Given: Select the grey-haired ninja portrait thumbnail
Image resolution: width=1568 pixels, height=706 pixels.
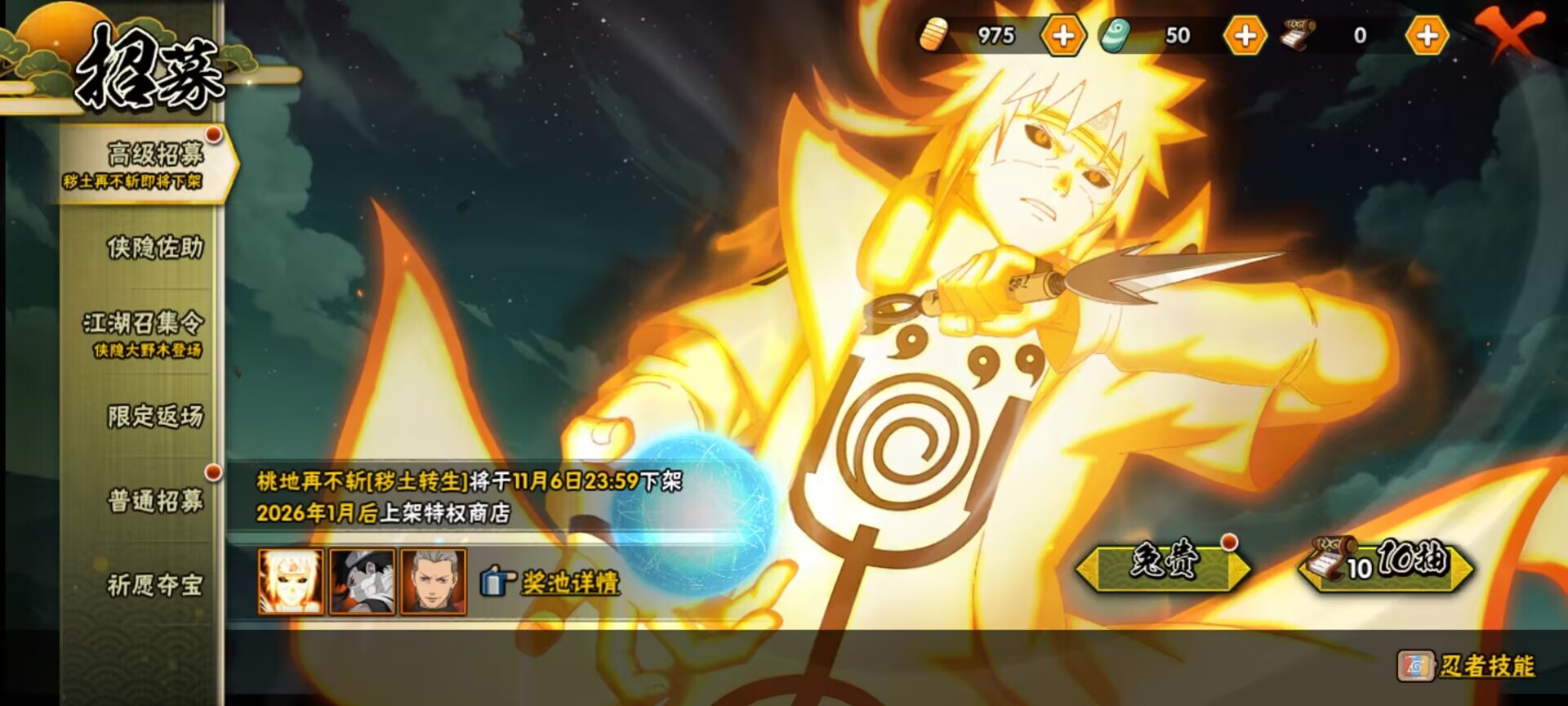Looking at the screenshot, I should tap(433, 581).
